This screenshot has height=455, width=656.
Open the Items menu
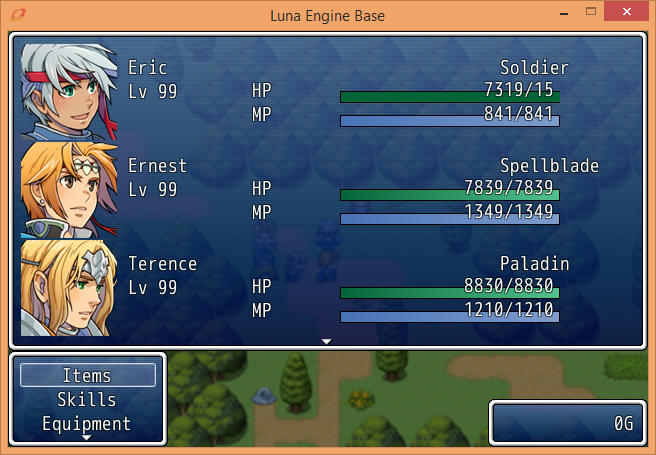[x=87, y=375]
